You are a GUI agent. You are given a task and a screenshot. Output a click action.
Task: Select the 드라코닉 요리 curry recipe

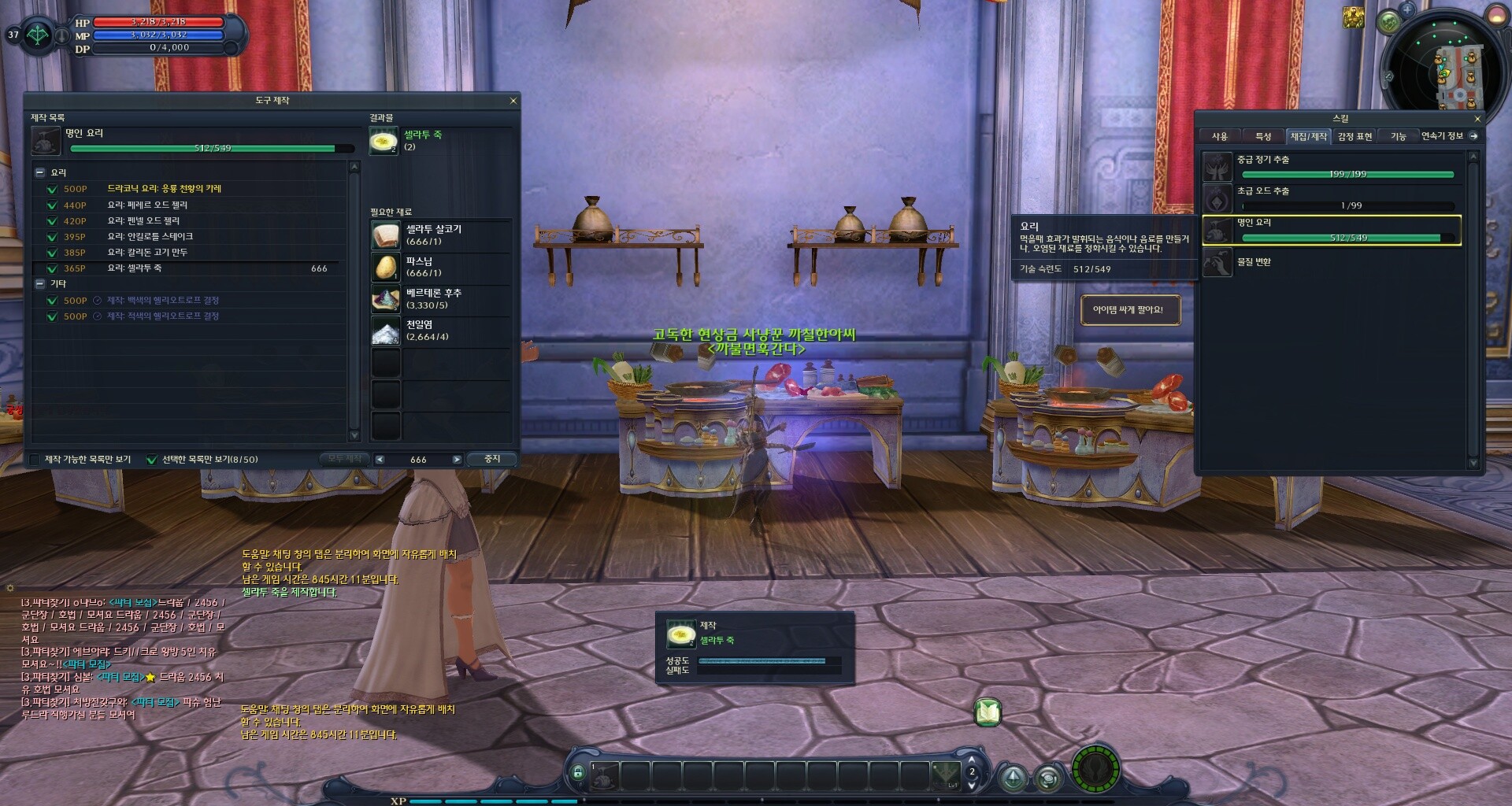click(x=164, y=189)
